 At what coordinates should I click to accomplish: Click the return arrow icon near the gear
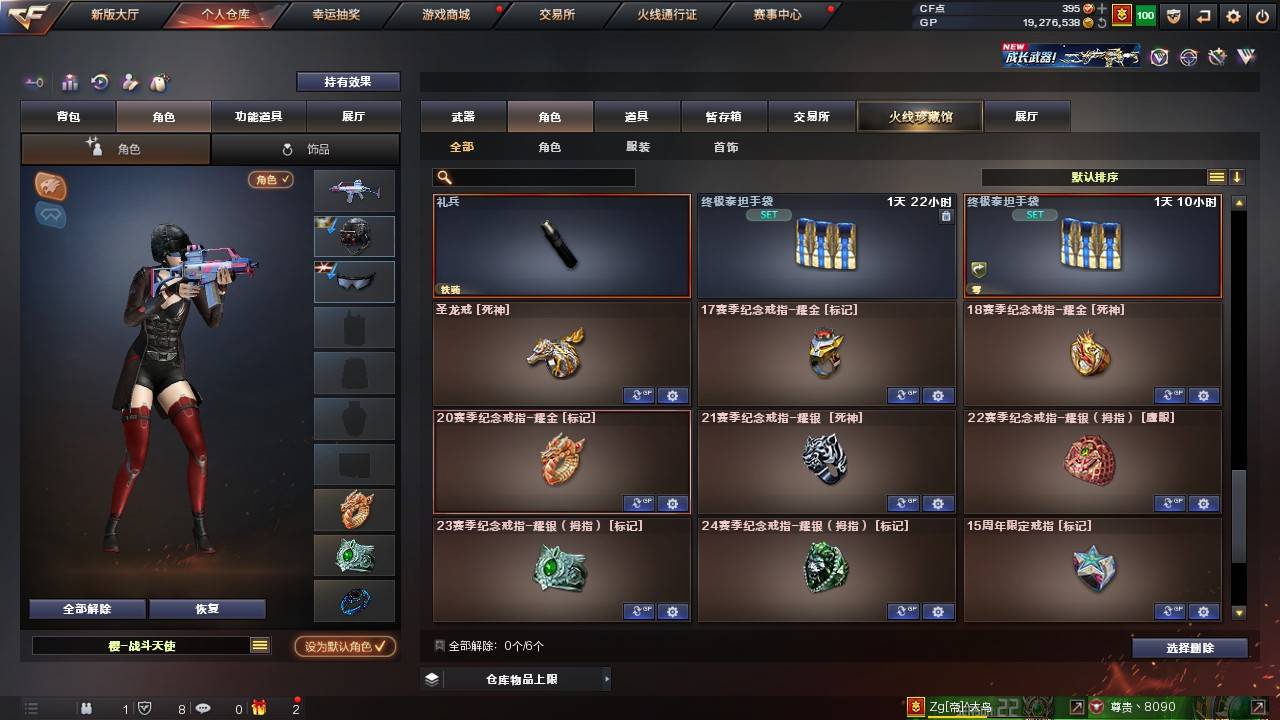(1203, 15)
